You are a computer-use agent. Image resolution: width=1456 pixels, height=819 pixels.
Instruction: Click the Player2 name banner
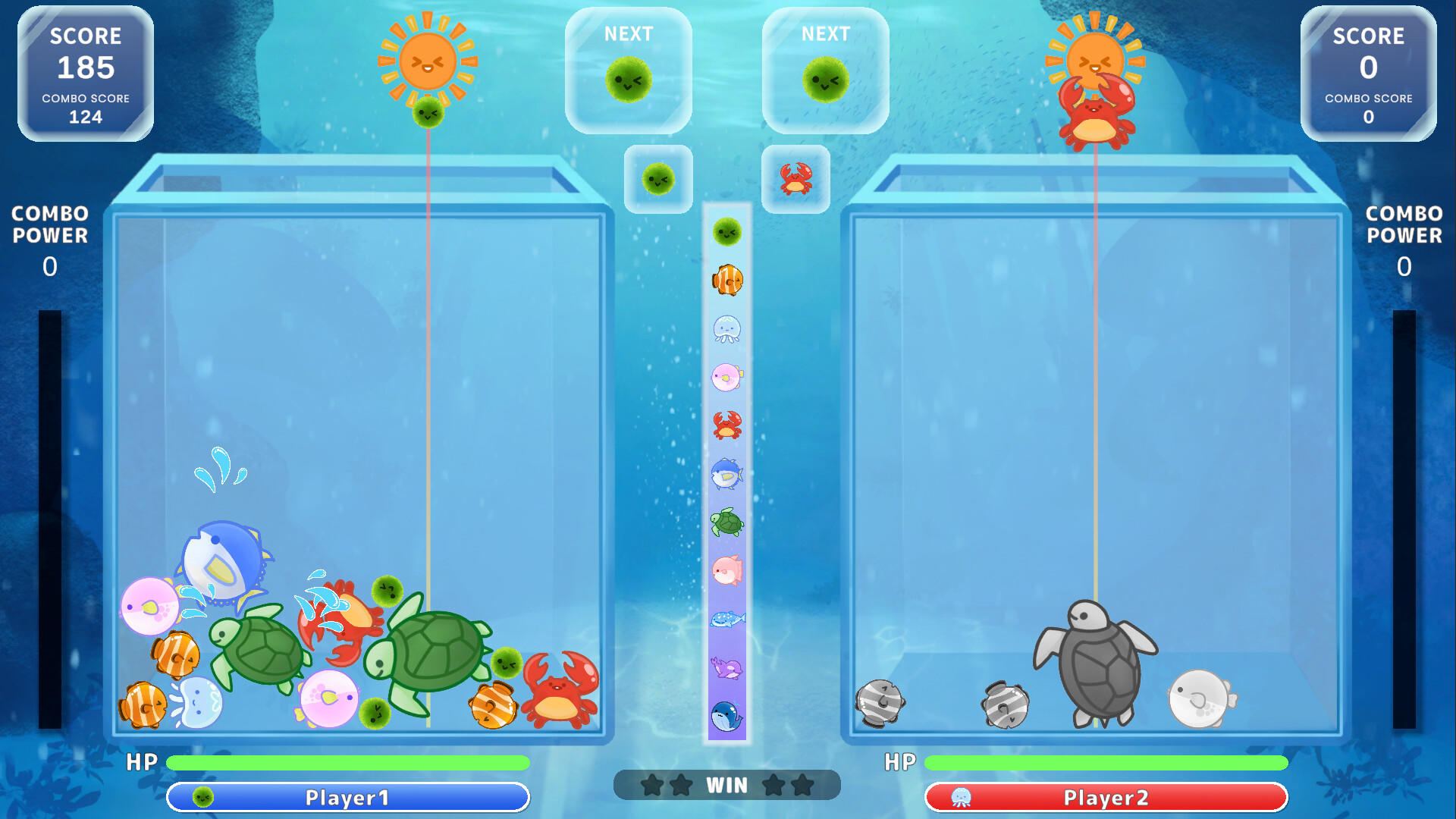coord(1105,798)
